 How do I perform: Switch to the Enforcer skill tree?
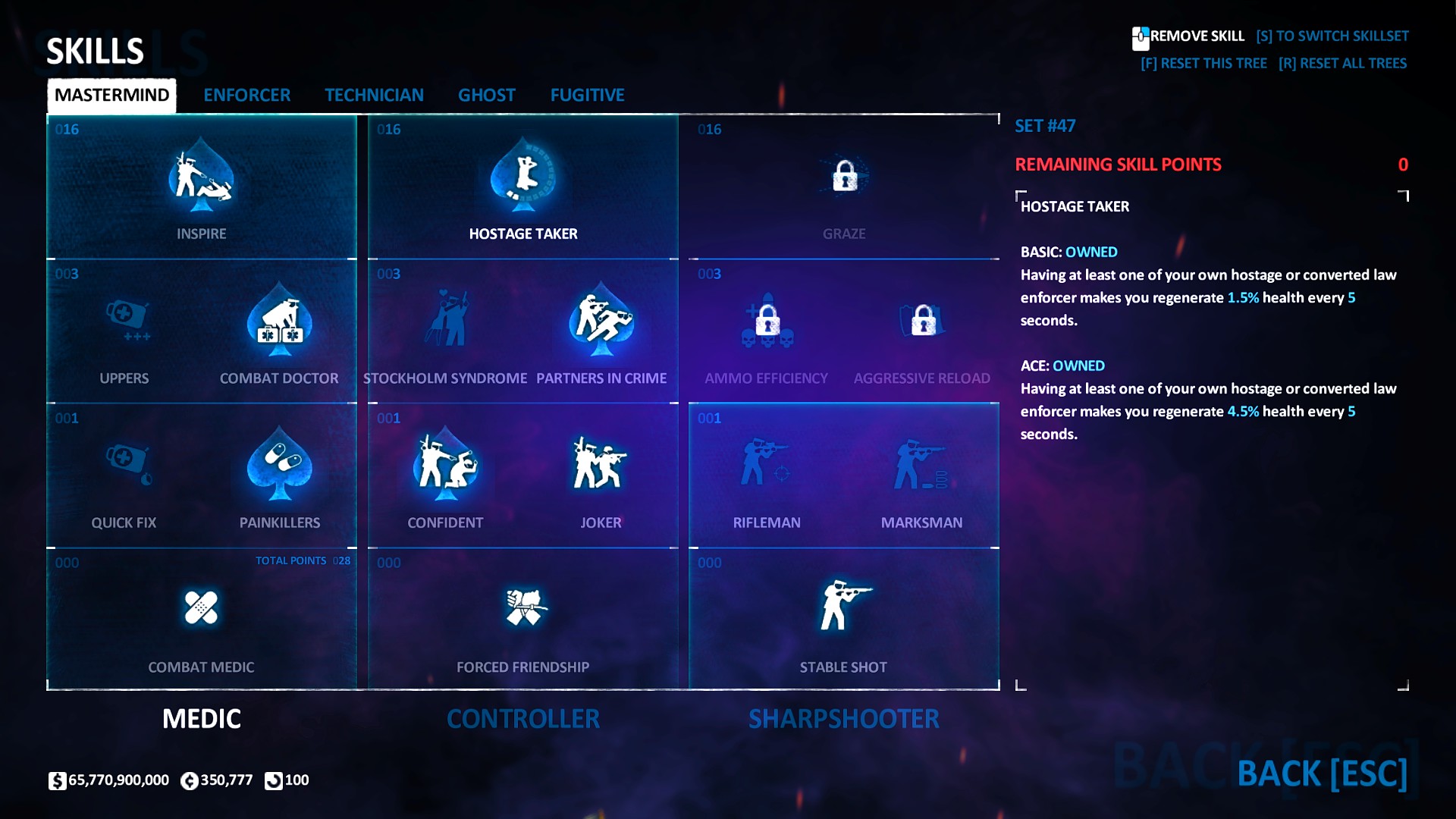[246, 95]
